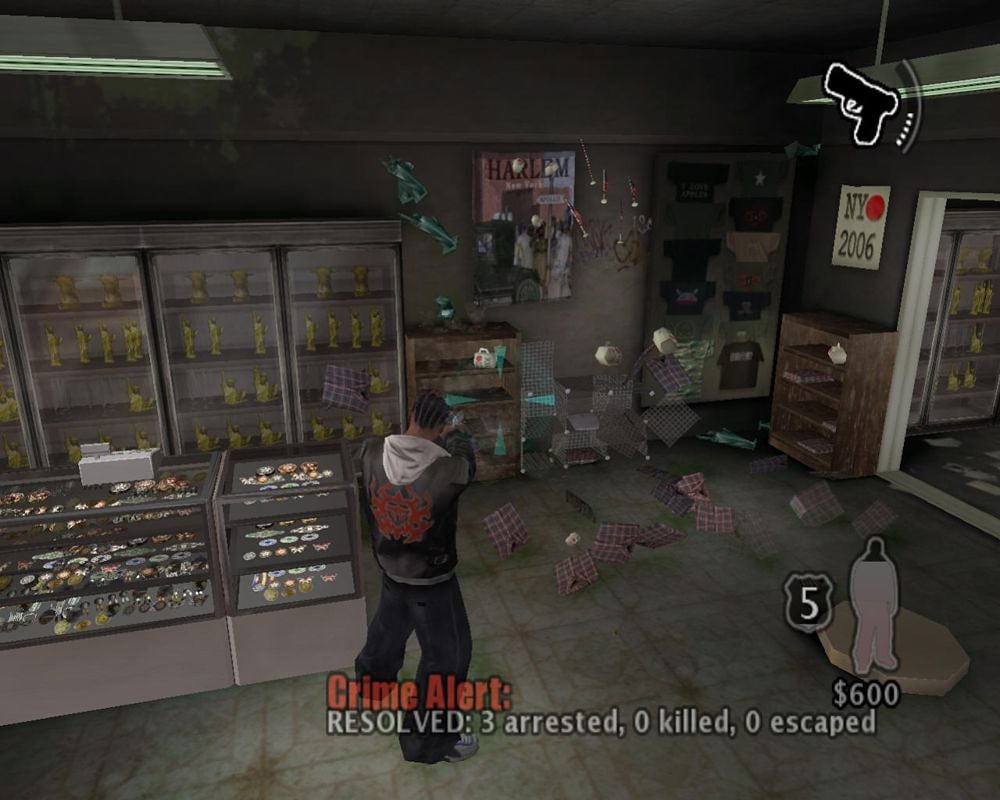
Task: Click the pistol weapon icon
Action: pyautogui.click(x=858, y=102)
